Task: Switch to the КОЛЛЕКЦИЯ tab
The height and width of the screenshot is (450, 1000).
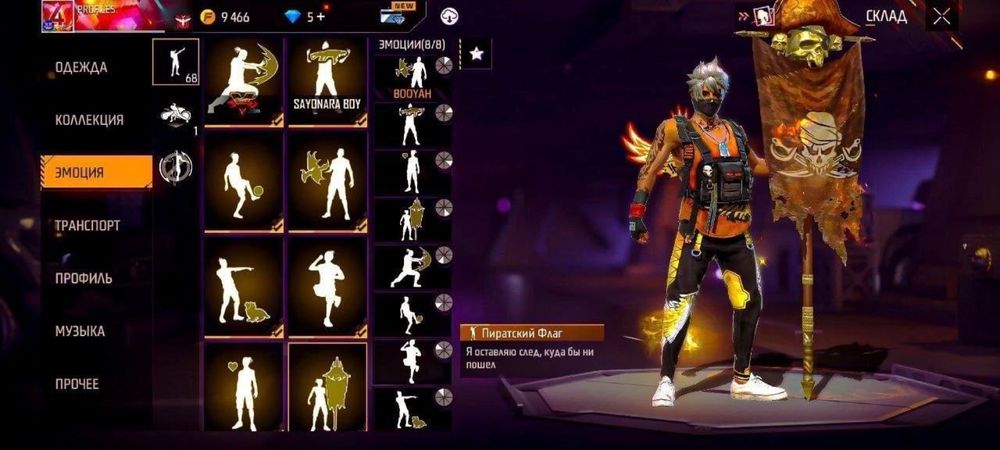Action: coord(89,120)
